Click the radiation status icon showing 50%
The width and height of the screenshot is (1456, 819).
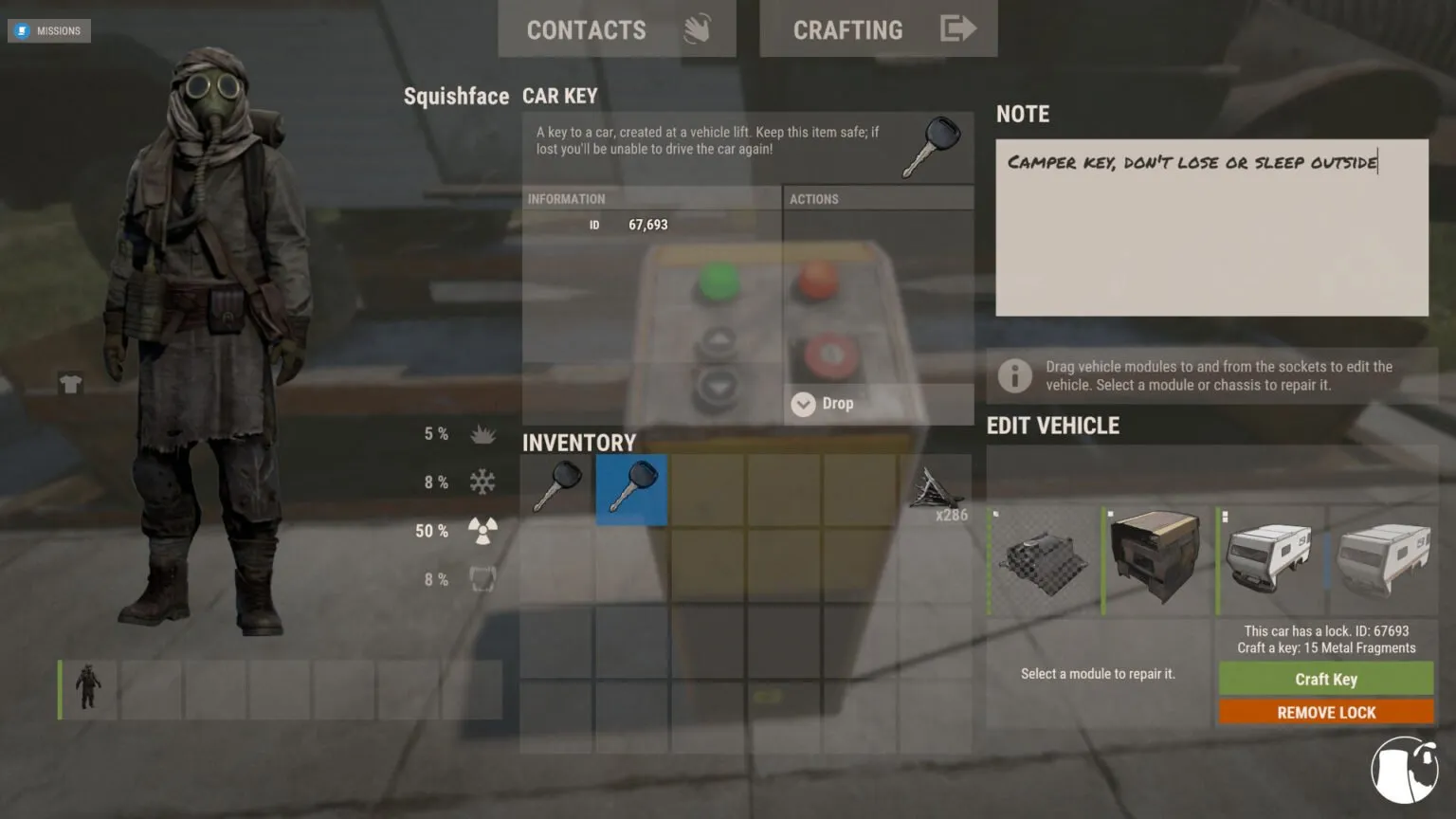[x=482, y=530]
